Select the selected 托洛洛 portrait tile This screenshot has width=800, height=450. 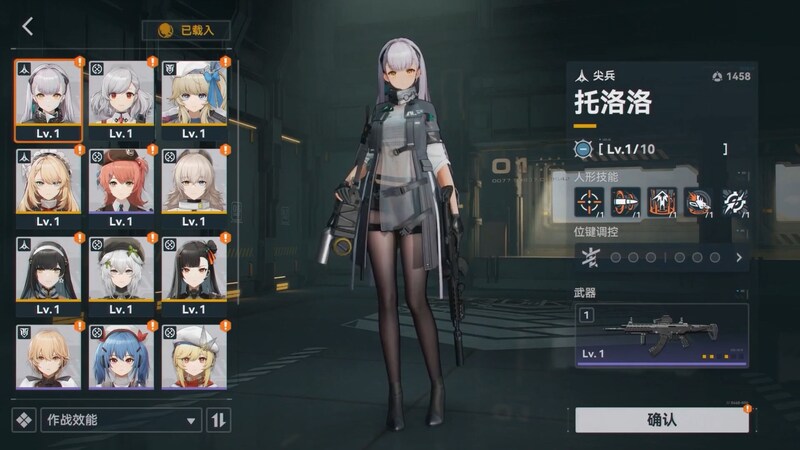pyautogui.click(x=48, y=98)
